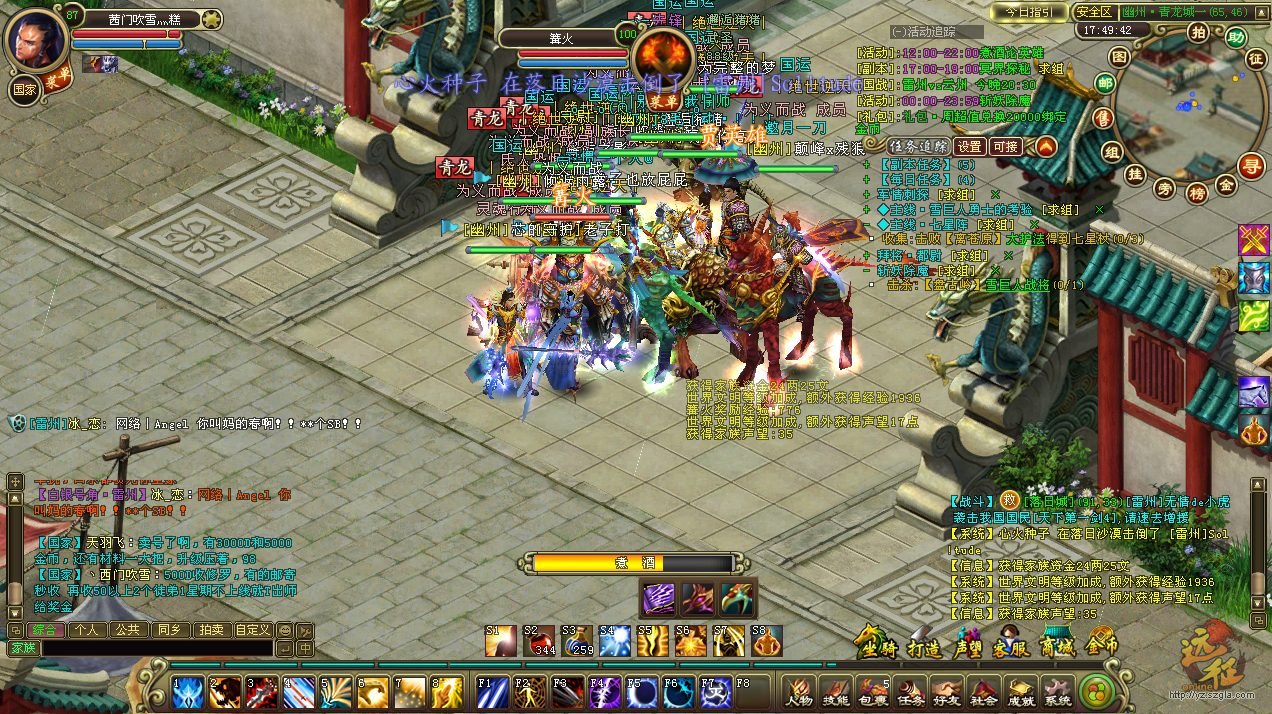The width and height of the screenshot is (1272, 714).
Task: Click the 设置 quest tracker settings button
Action: pyautogui.click(x=968, y=146)
